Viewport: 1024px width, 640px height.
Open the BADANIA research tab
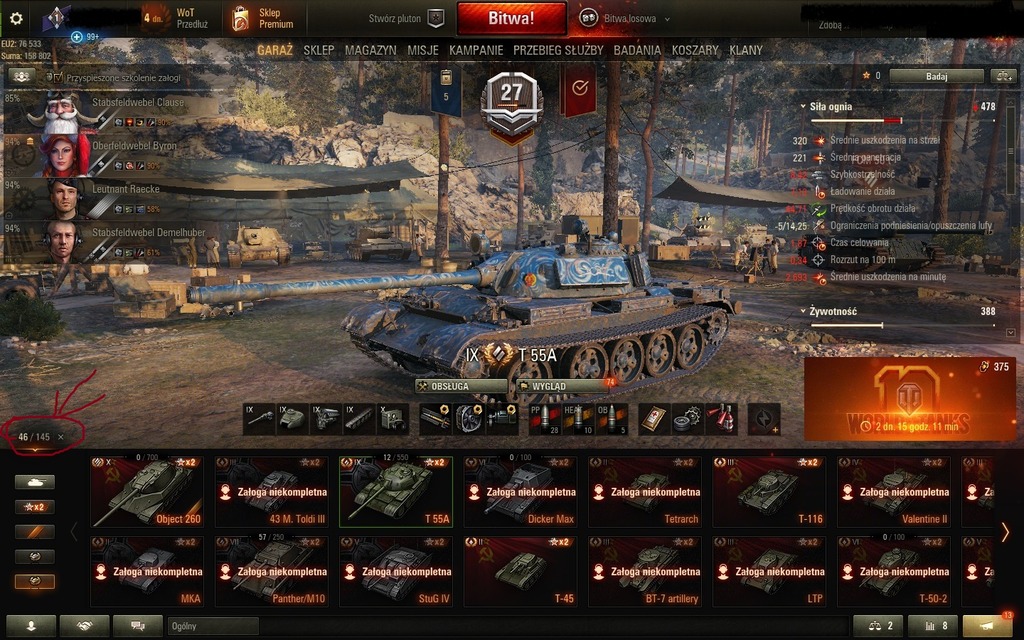click(637, 50)
